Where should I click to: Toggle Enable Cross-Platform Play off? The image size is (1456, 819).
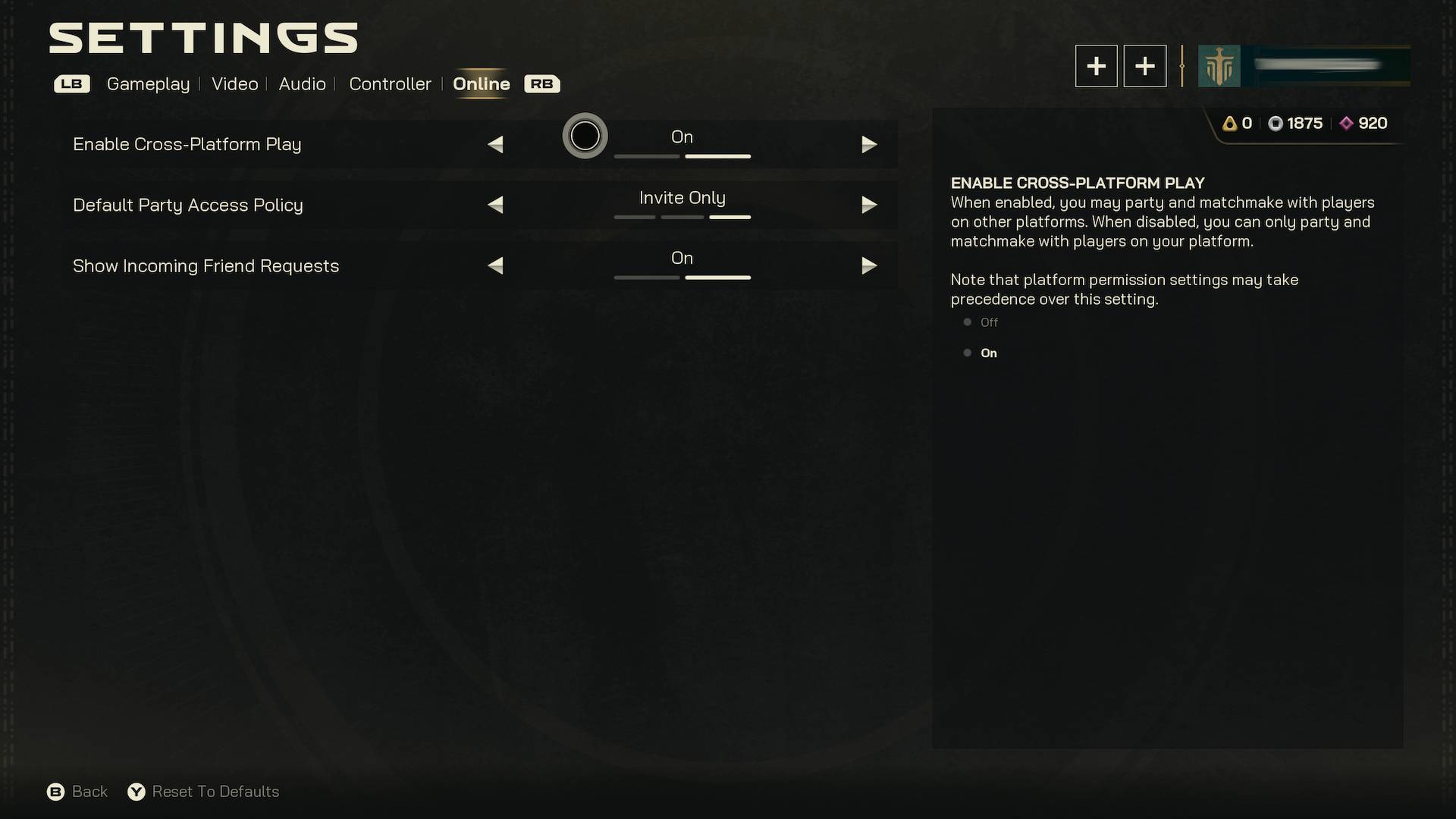point(496,144)
